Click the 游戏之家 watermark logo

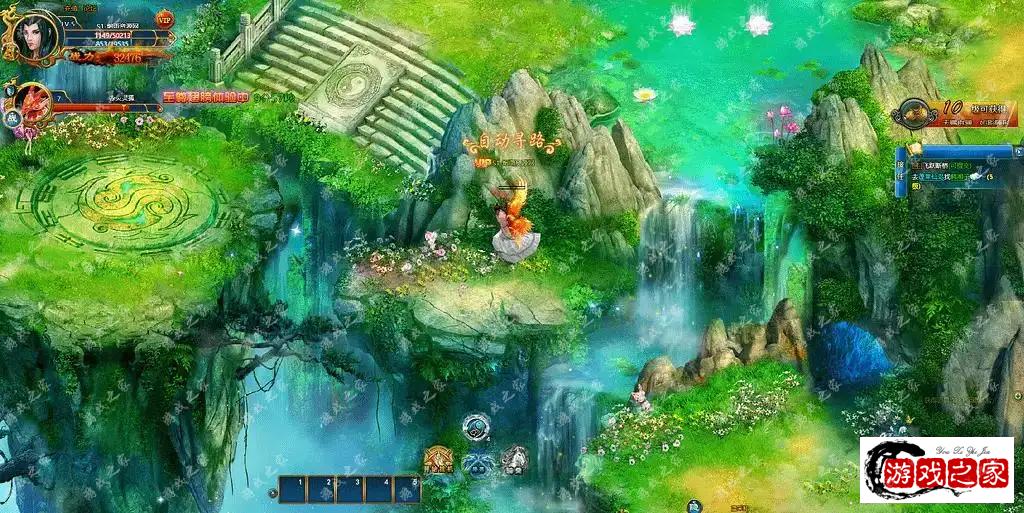coord(937,470)
